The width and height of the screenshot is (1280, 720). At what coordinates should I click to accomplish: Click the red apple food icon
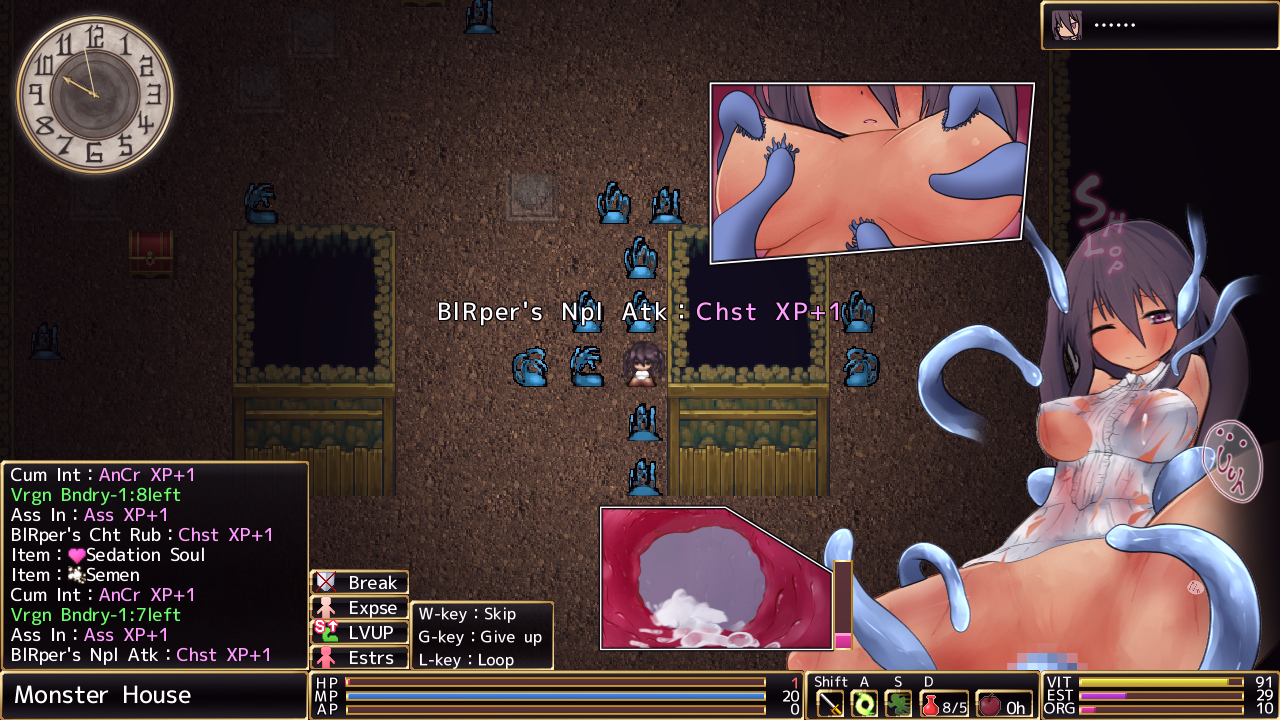click(989, 705)
